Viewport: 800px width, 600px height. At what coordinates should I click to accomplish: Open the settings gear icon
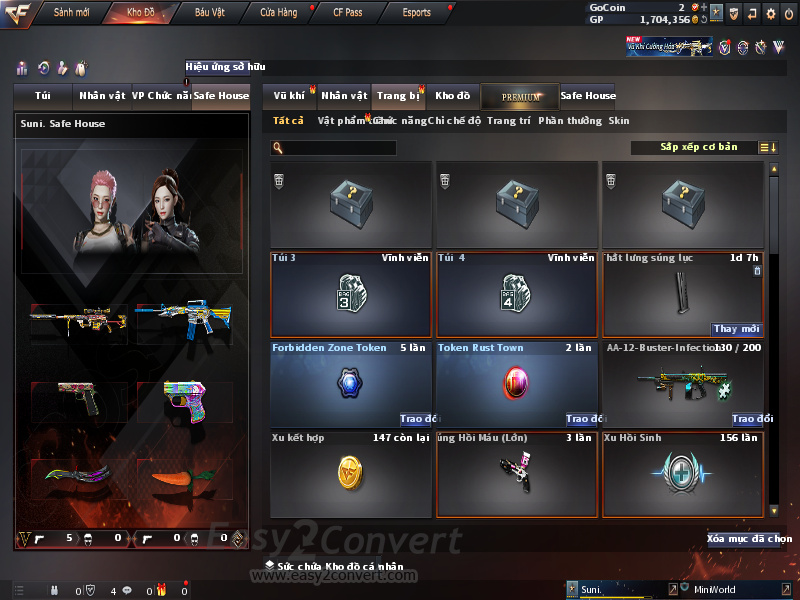click(770, 13)
